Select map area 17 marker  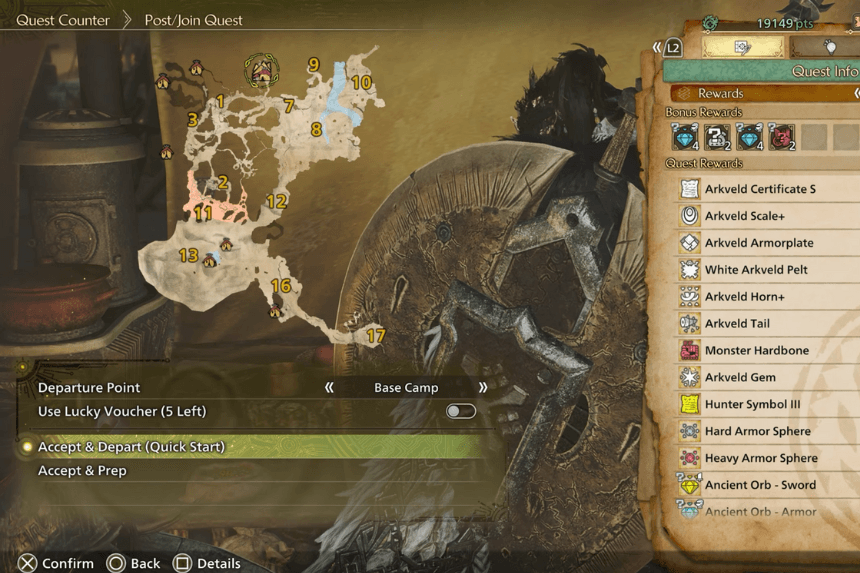(x=375, y=336)
